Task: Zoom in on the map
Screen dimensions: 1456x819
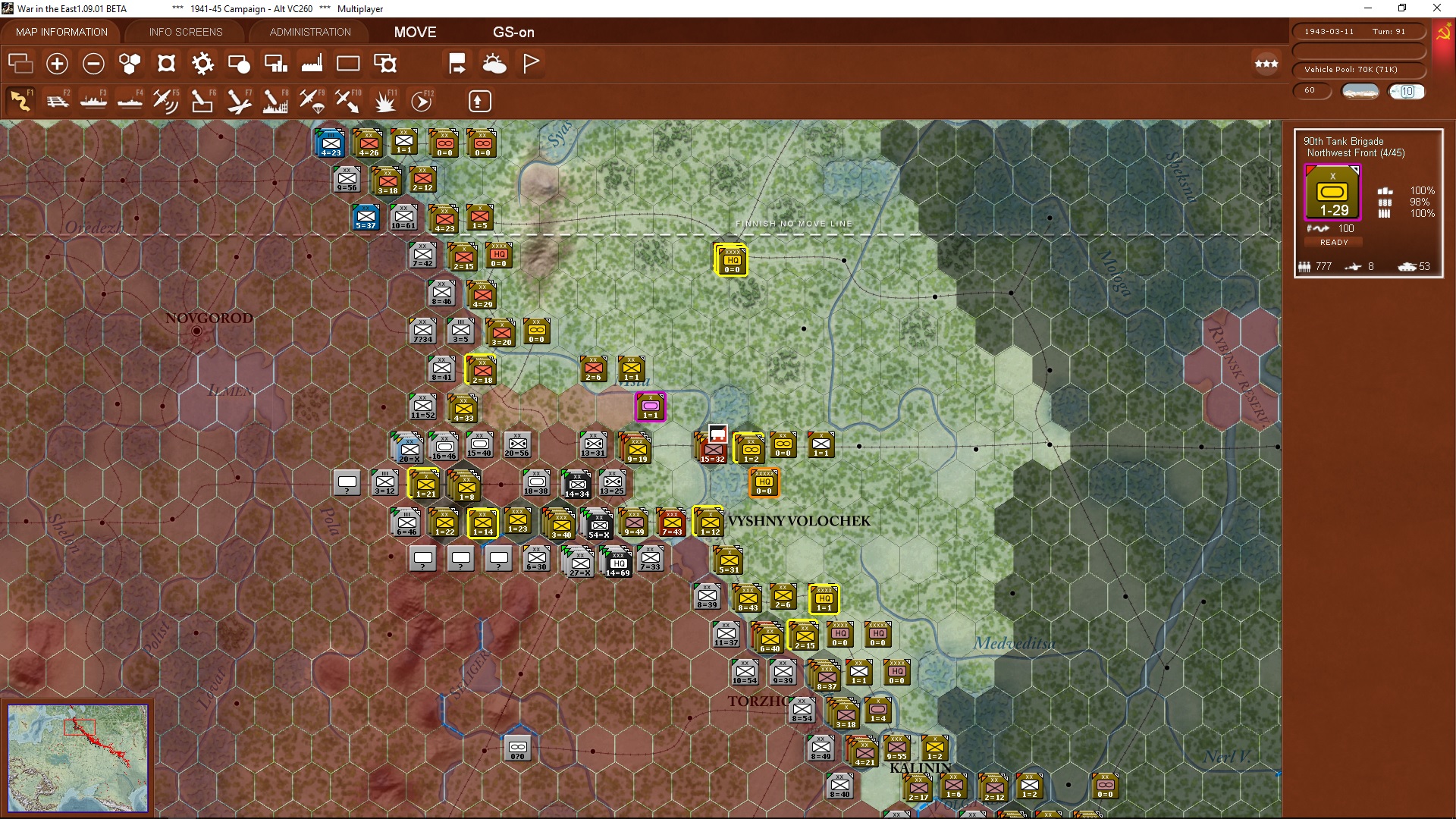Action: 57,64
